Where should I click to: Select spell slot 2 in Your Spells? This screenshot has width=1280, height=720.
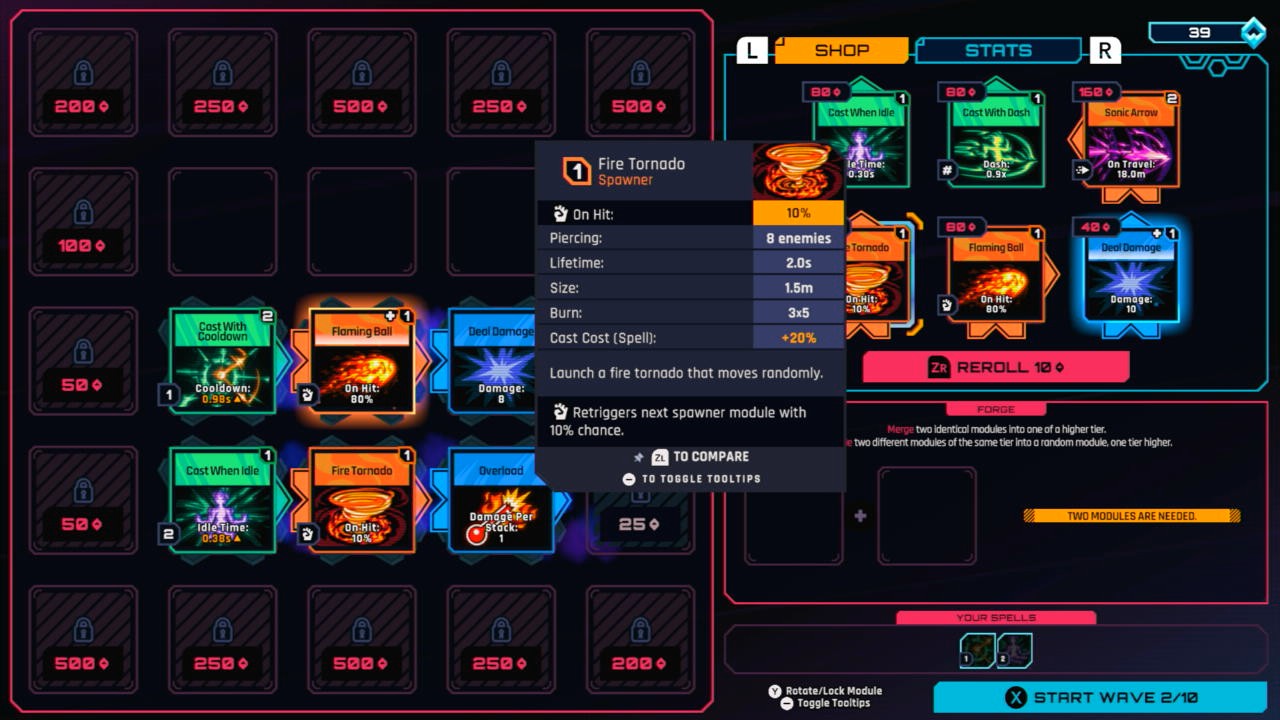point(1013,649)
